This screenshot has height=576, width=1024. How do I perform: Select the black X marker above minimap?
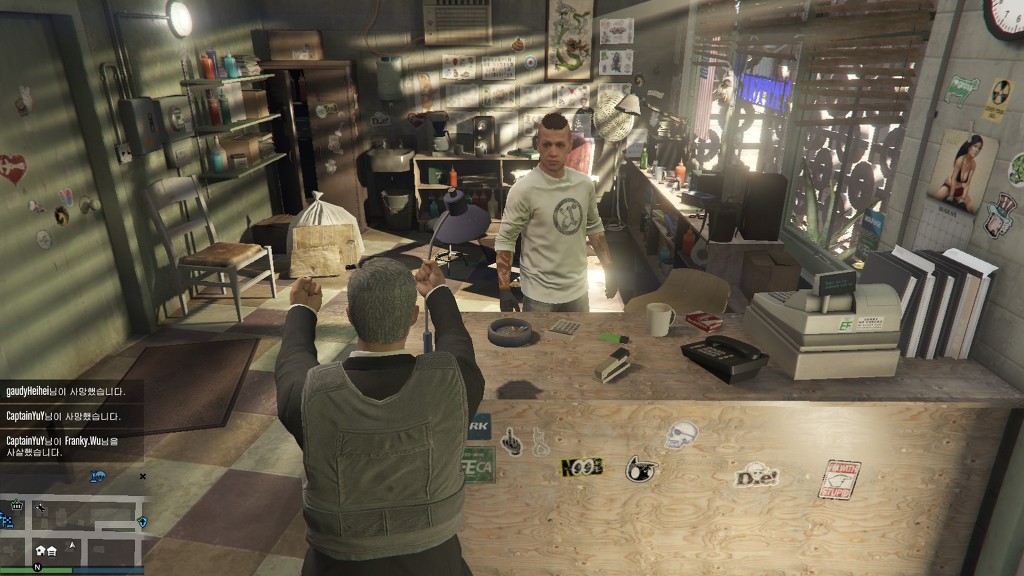pos(142,477)
